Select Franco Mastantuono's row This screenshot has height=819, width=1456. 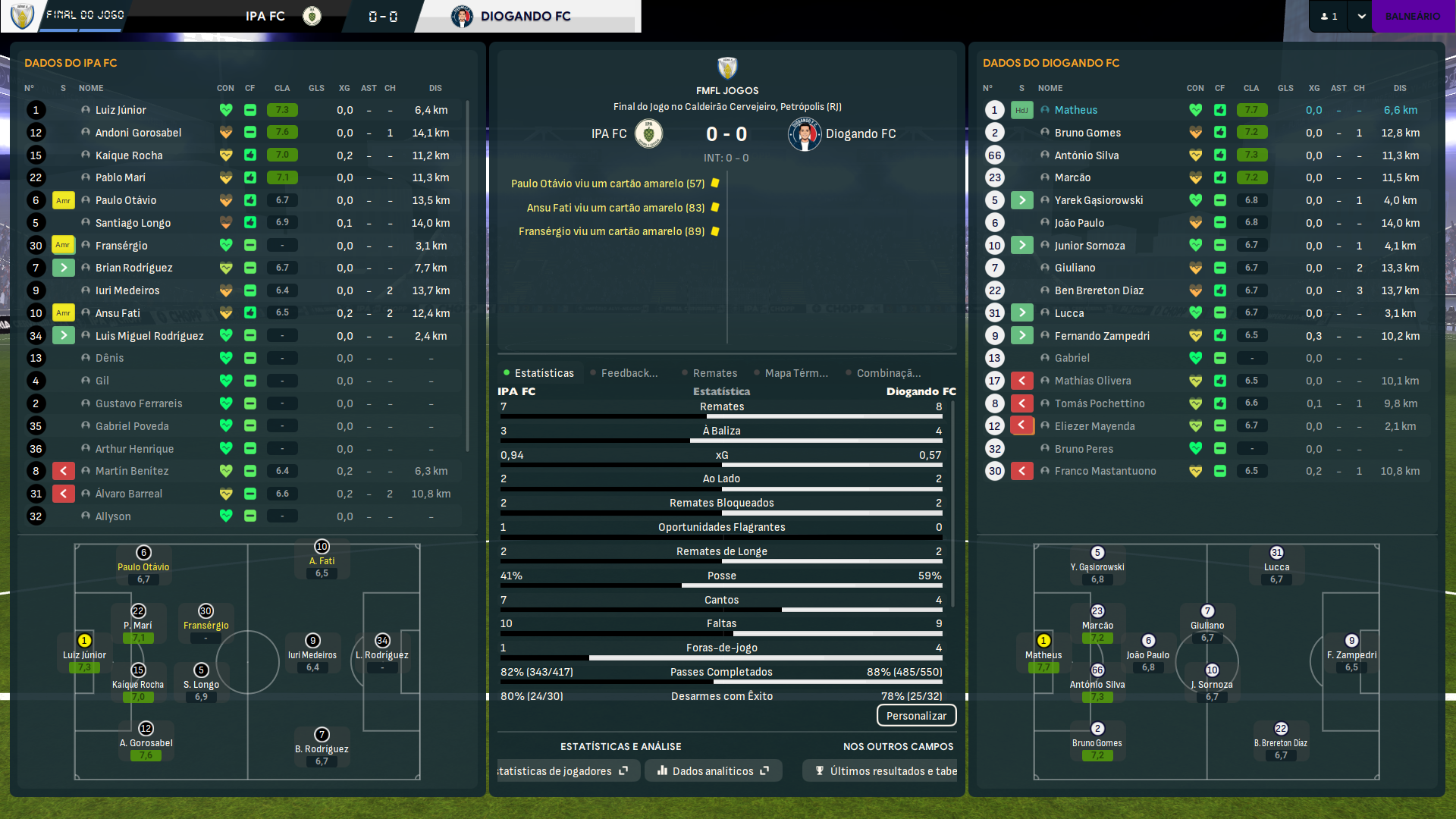click(x=1105, y=471)
